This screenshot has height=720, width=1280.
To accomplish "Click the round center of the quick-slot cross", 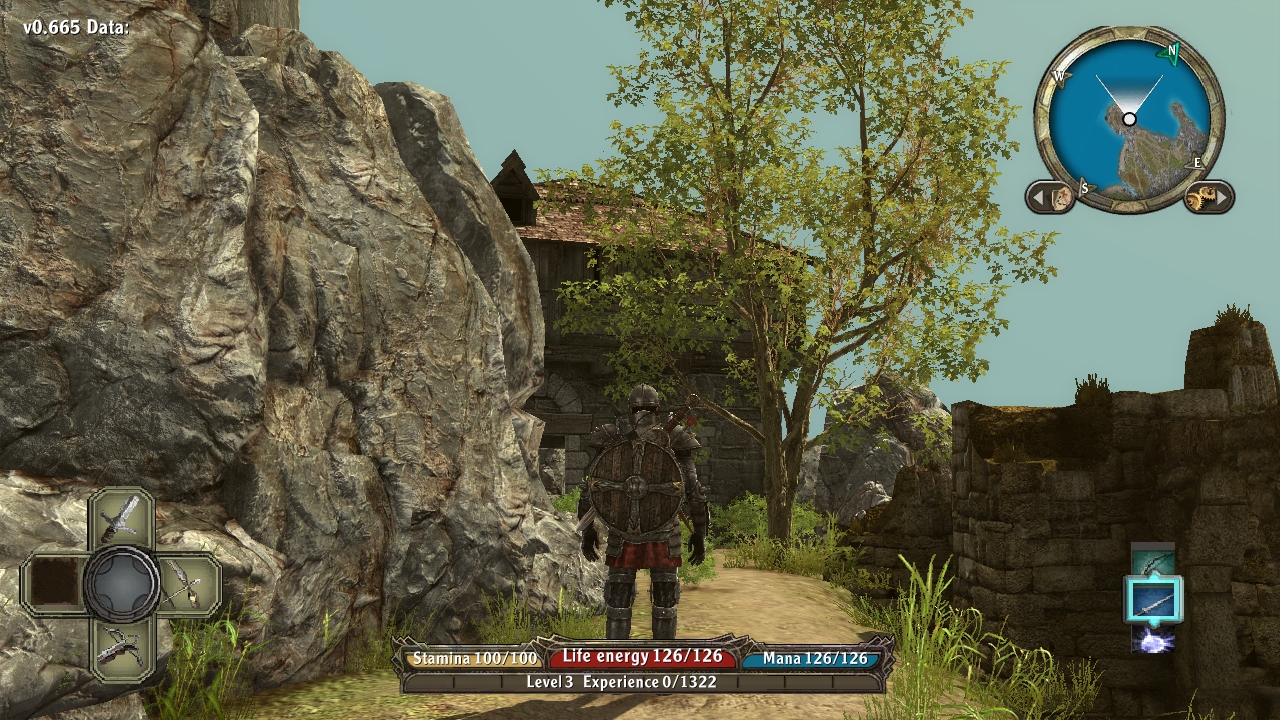I will point(121,584).
